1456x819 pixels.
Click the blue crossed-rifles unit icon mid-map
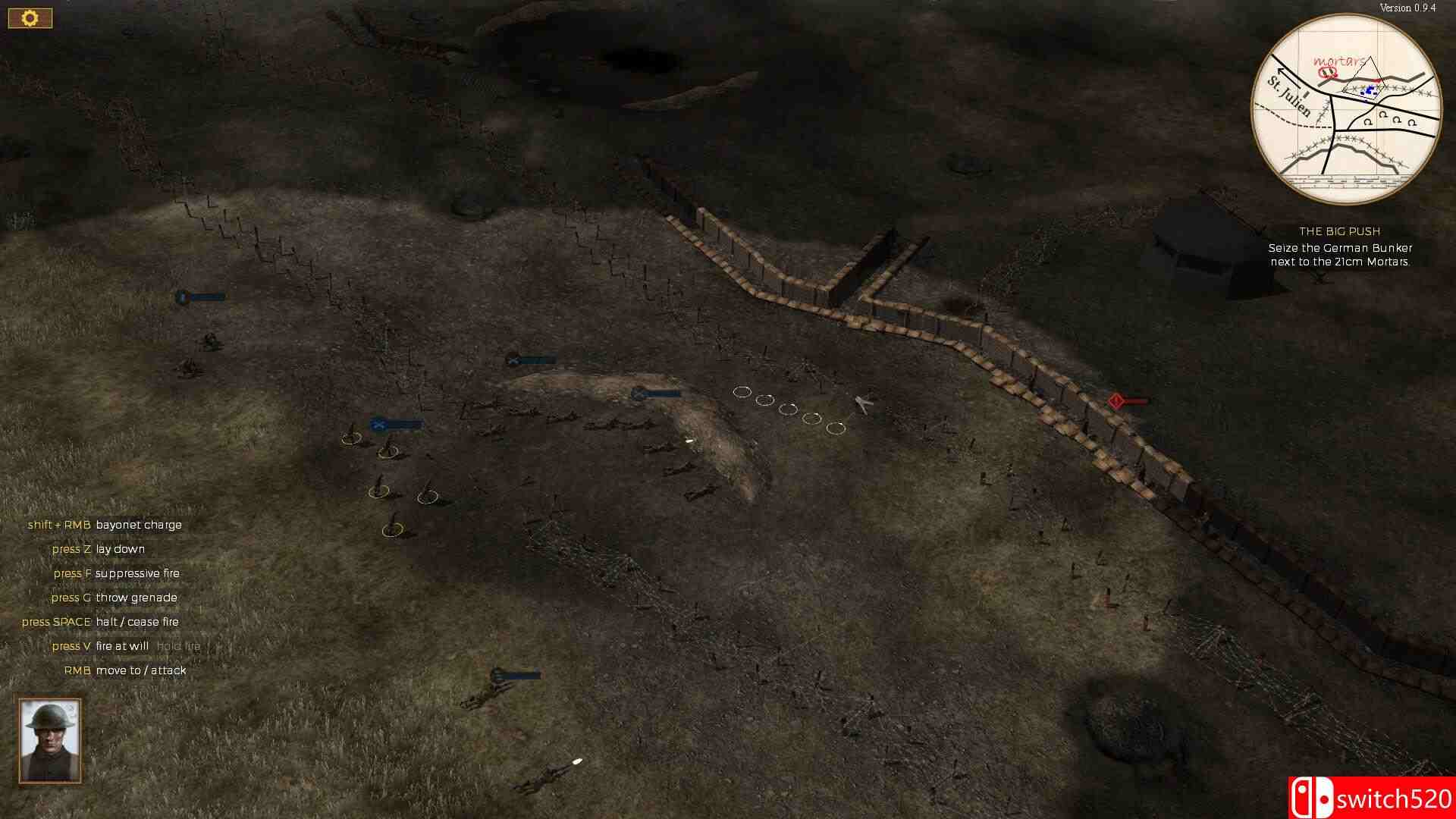[x=515, y=359]
